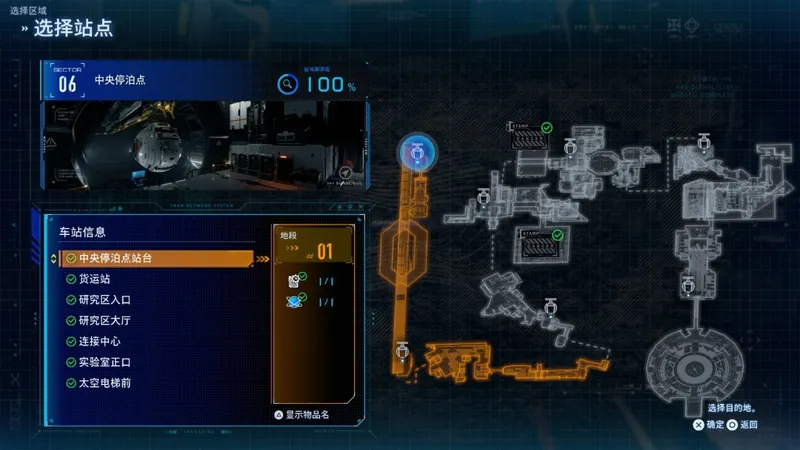
Task: Select the 实验室正口 station
Action: point(104,362)
